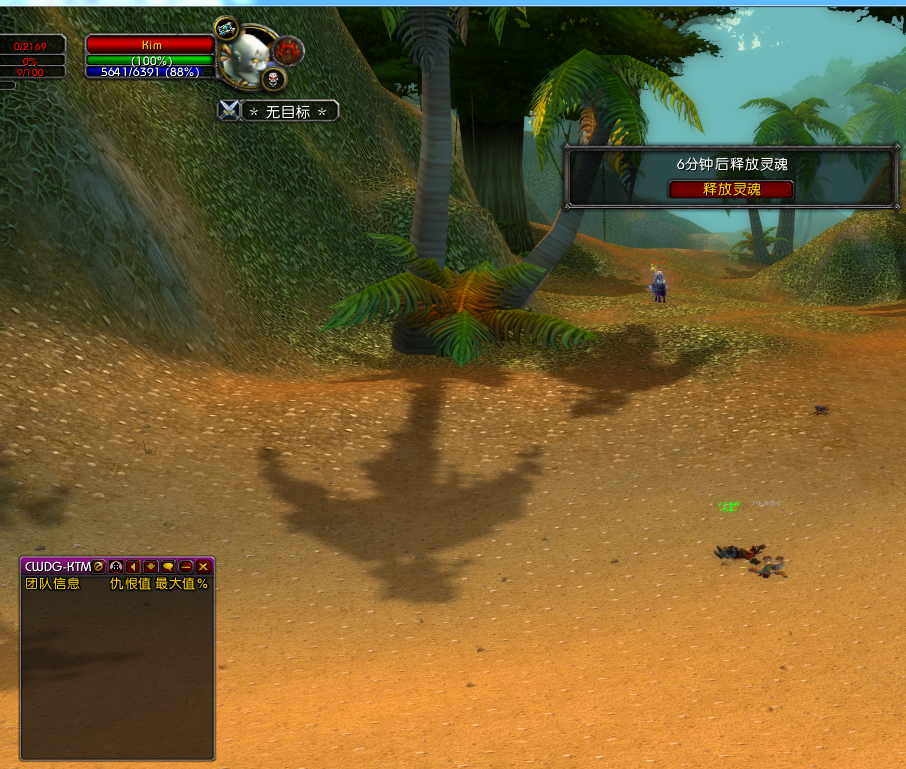Click the KTM crossed-circle reset button

(x=99, y=566)
